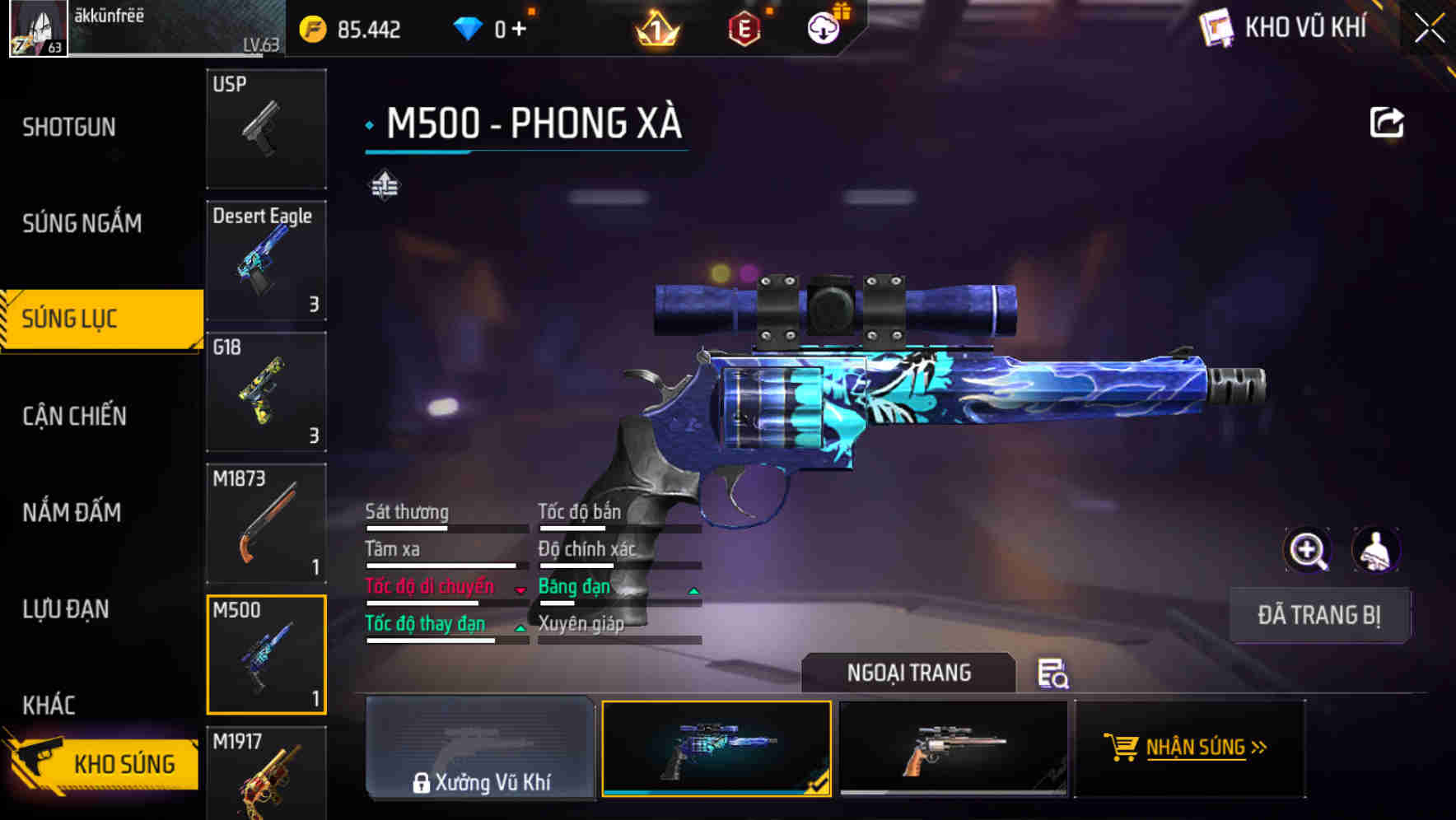Switch to the NGOẠI TRANG tab
This screenshot has width=1456, height=820.
tap(909, 673)
